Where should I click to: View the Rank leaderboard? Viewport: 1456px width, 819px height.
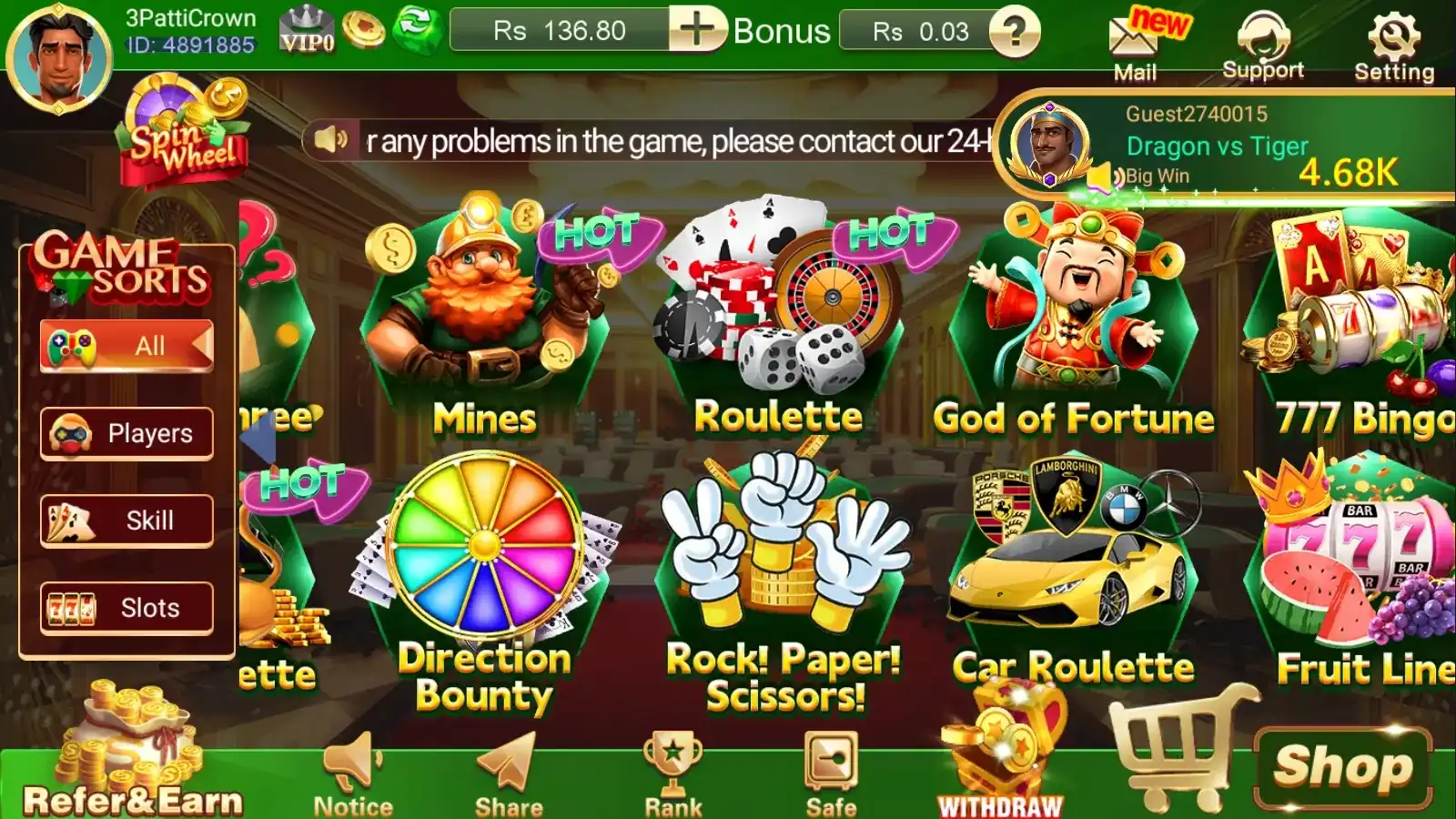pyautogui.click(x=673, y=773)
